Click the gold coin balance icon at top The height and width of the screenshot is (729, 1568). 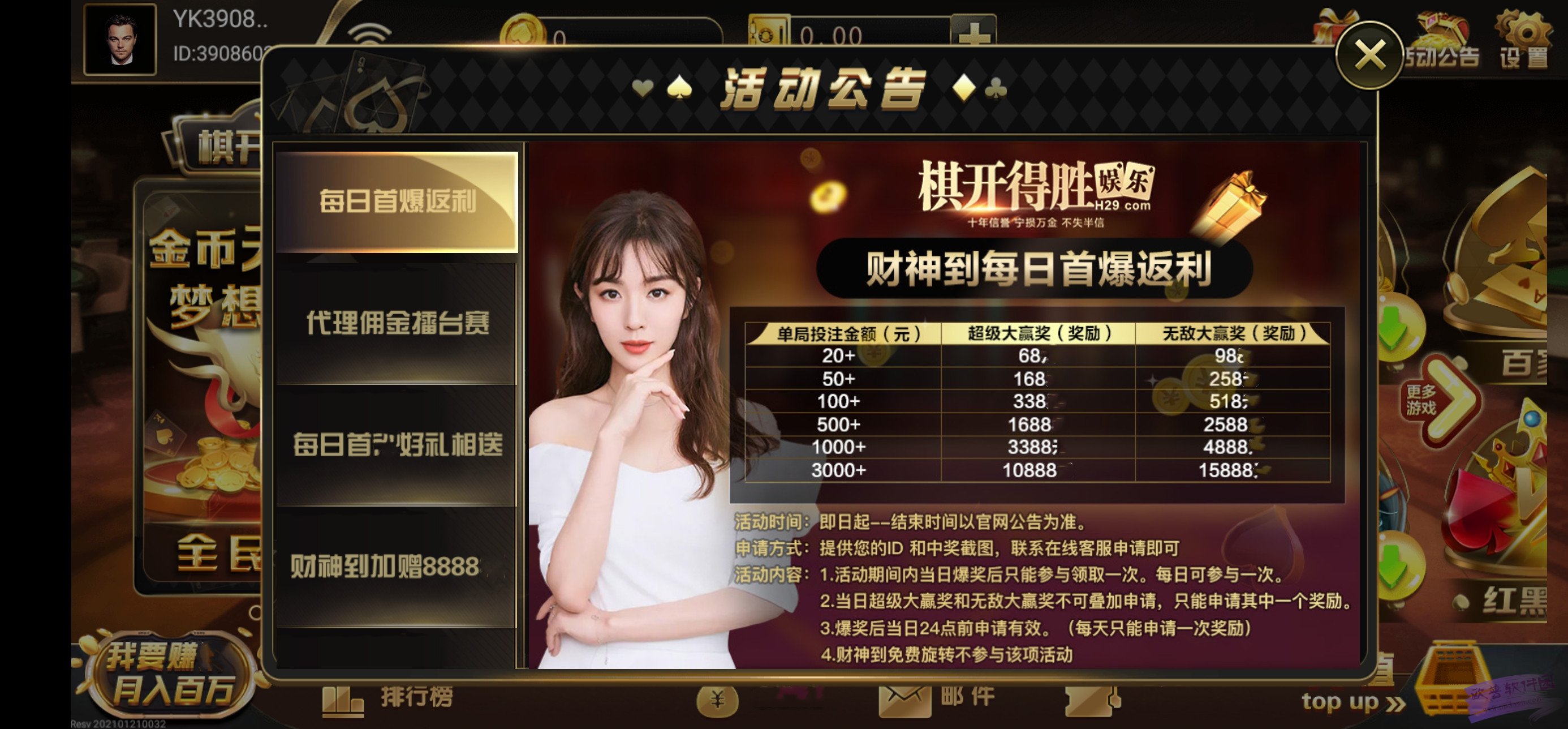pyautogui.click(x=522, y=30)
